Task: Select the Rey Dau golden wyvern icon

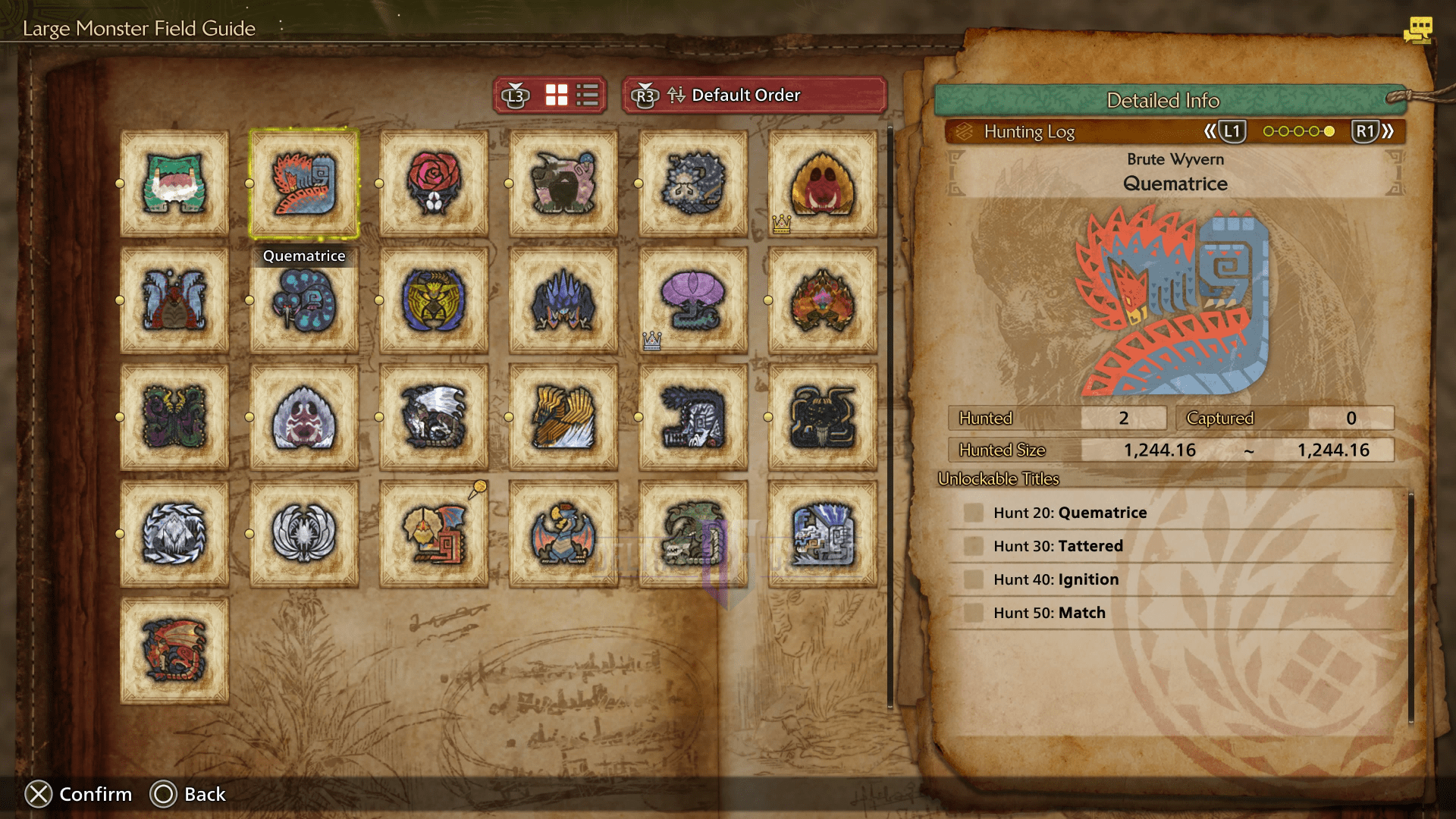Action: (432, 300)
